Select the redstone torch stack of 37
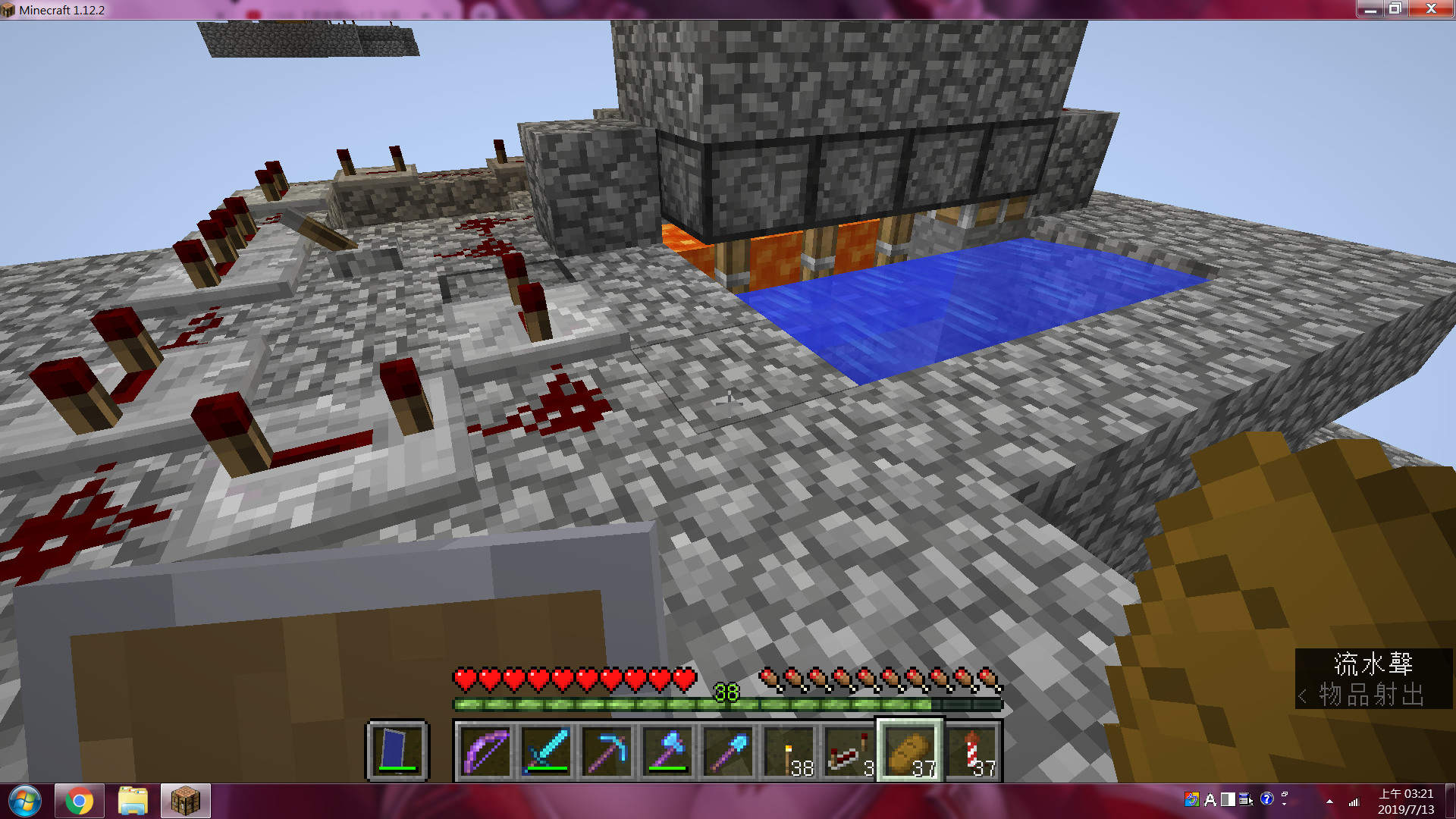This screenshot has height=819, width=1456. tap(974, 751)
